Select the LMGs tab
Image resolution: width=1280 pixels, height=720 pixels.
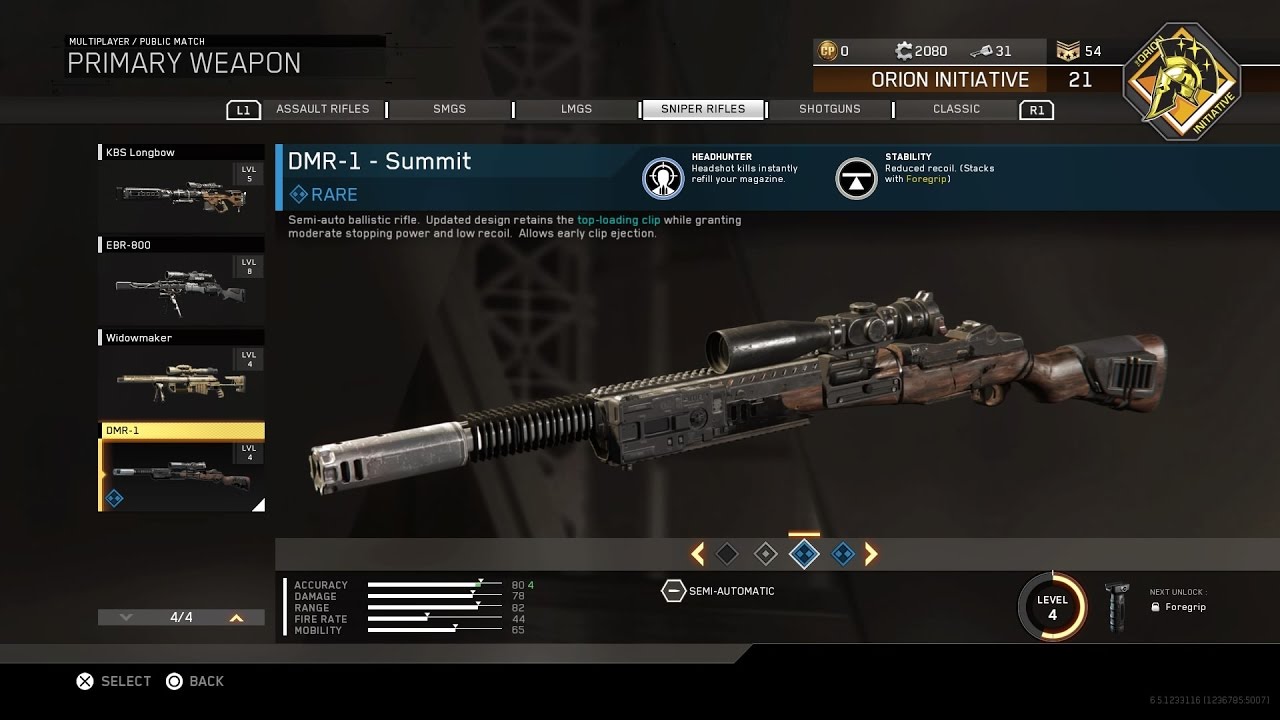[x=576, y=109]
